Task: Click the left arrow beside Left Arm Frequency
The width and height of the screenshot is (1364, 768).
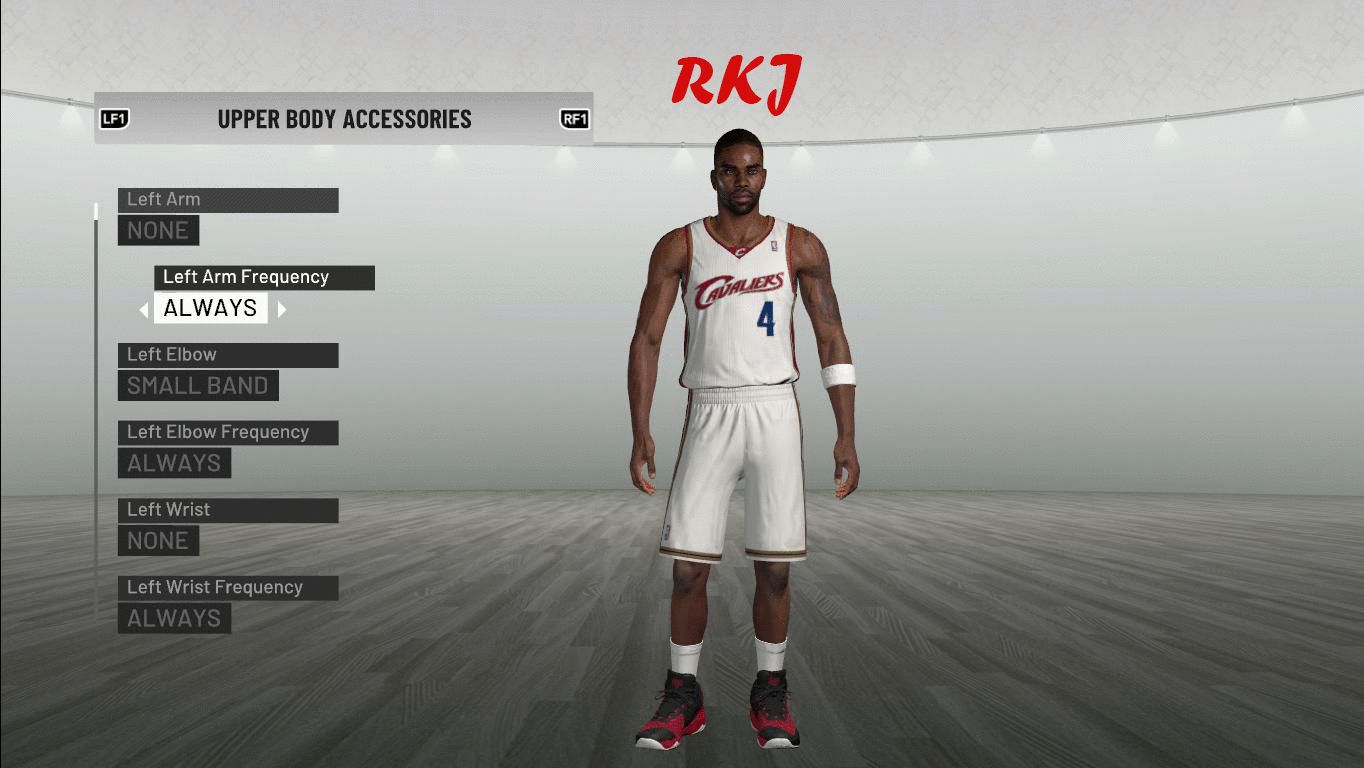Action: (x=143, y=310)
